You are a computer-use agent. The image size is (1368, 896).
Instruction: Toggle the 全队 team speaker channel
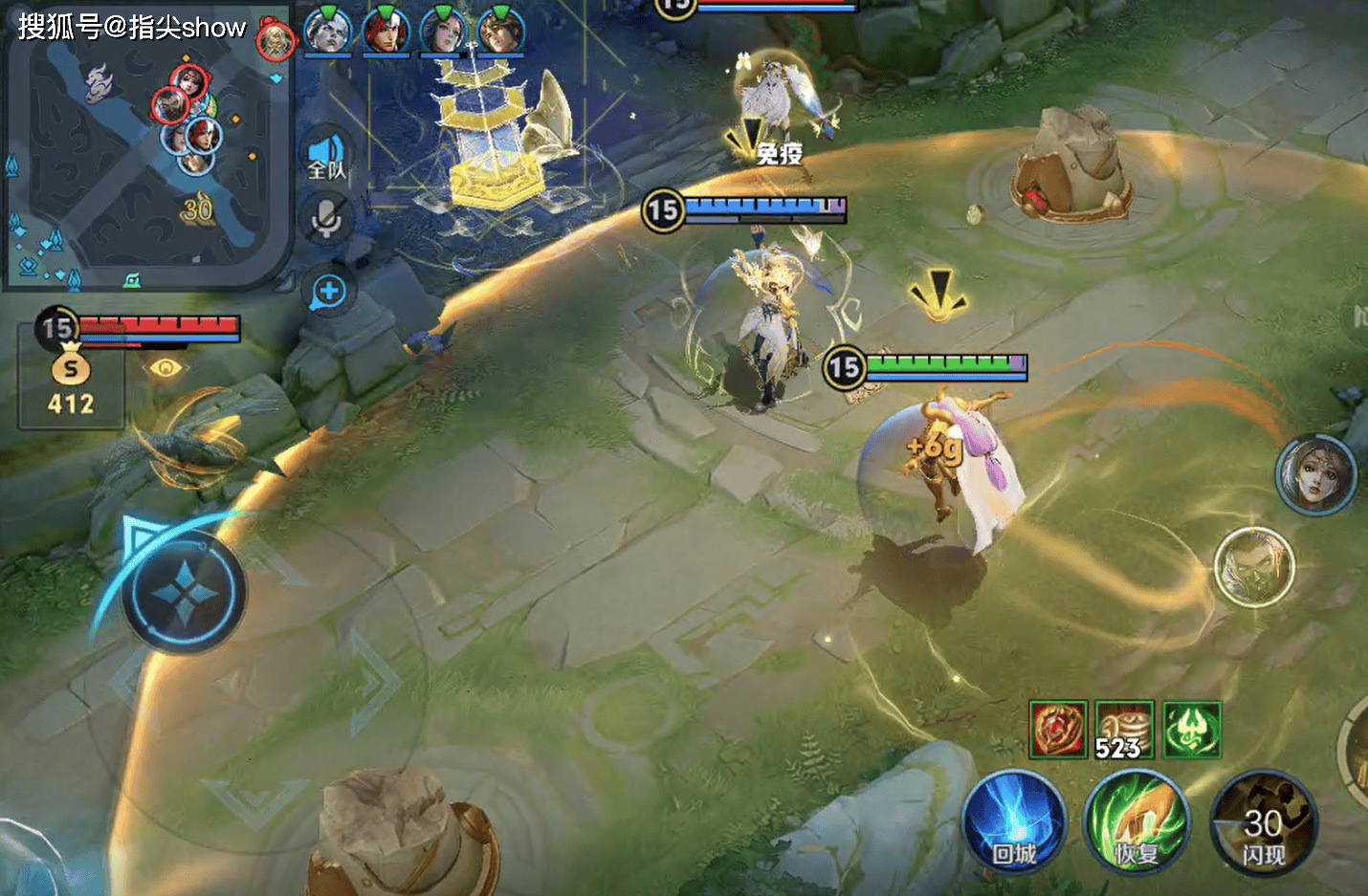[x=326, y=157]
